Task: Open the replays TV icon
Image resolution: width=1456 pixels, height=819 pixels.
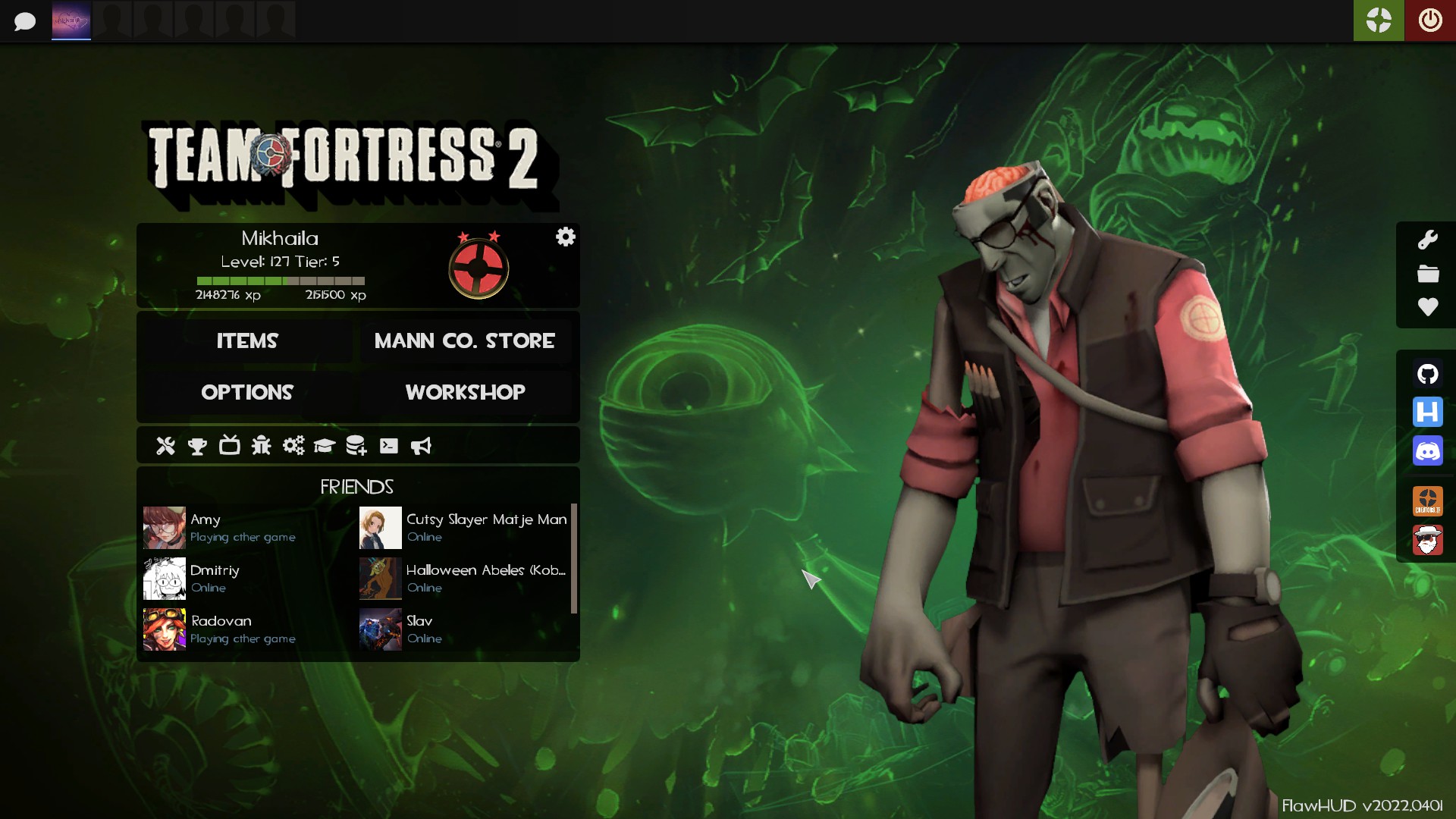Action: [x=230, y=446]
